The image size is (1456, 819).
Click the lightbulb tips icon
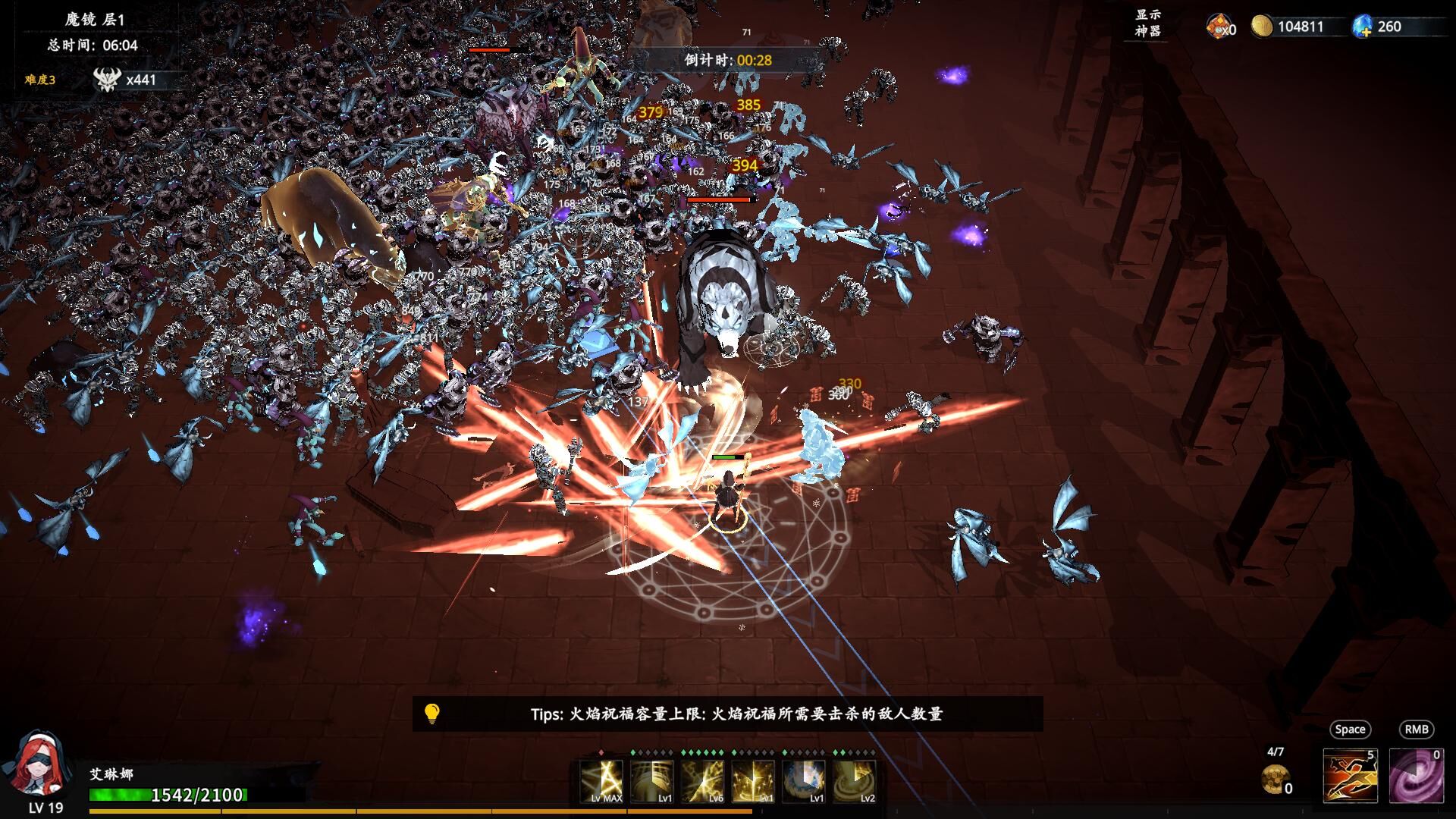point(431,714)
